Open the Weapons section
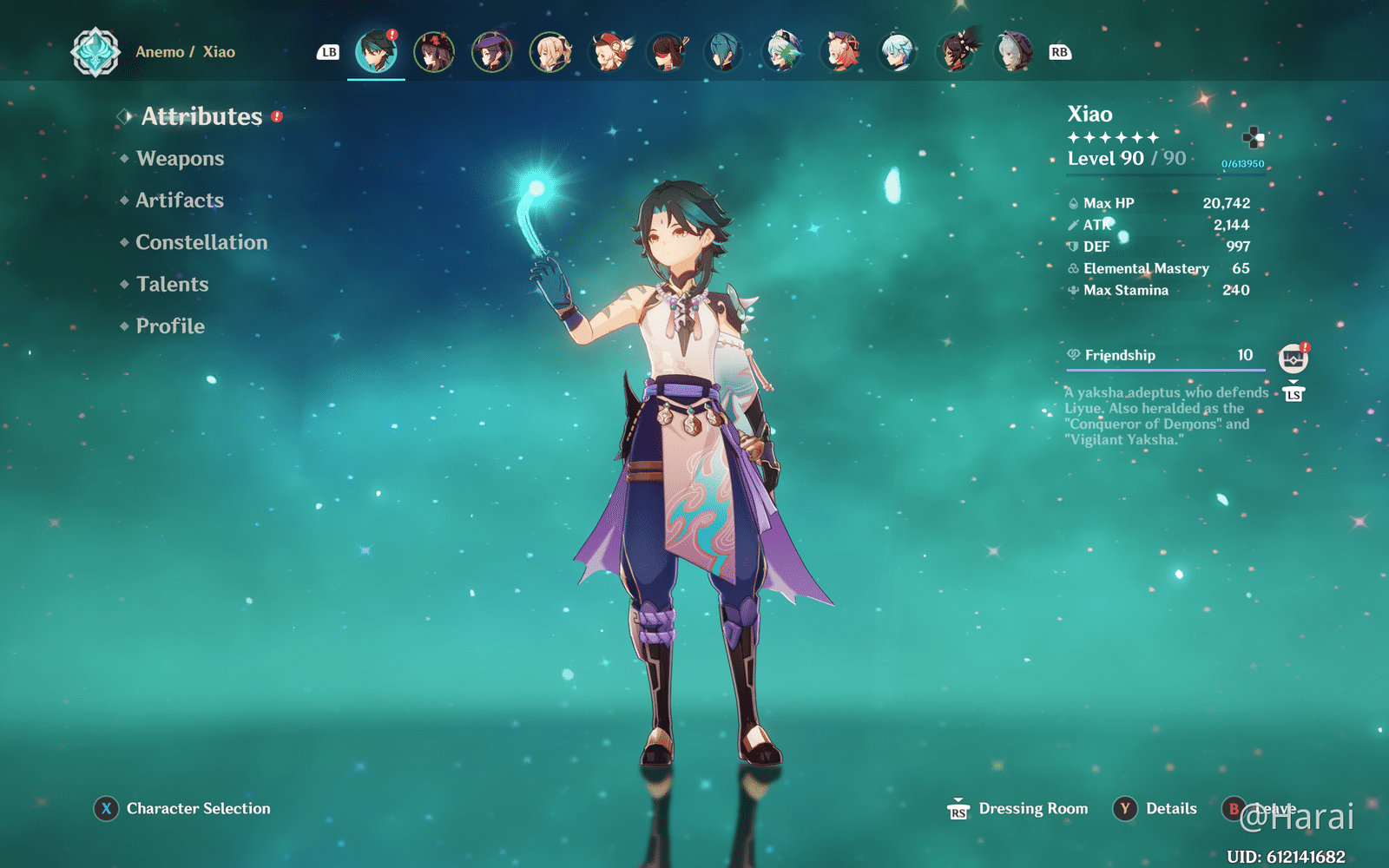Image resolution: width=1389 pixels, height=868 pixels. (x=179, y=158)
